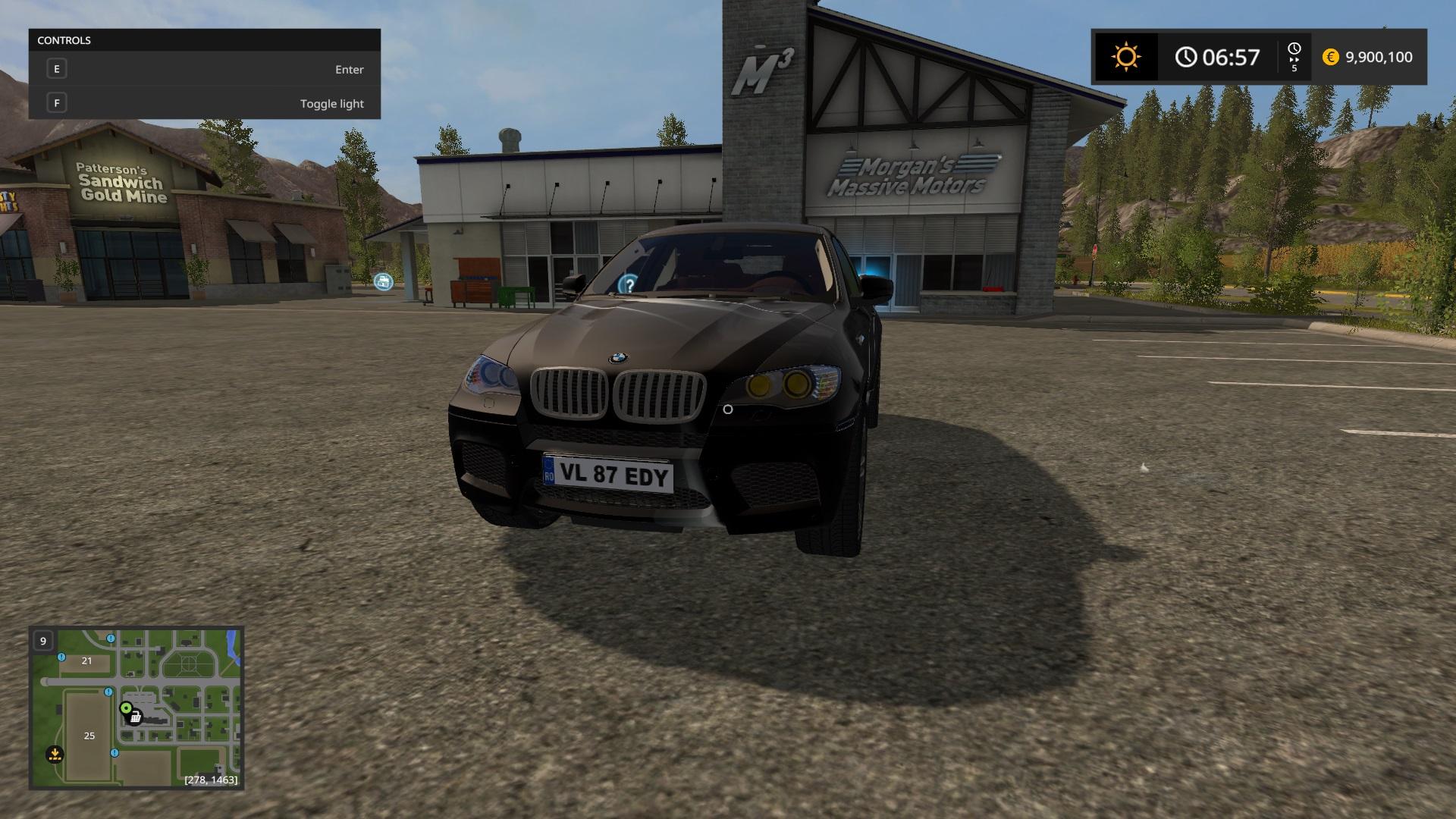Choose field 25 on the minimap
The image size is (1456, 819).
pyautogui.click(x=89, y=736)
